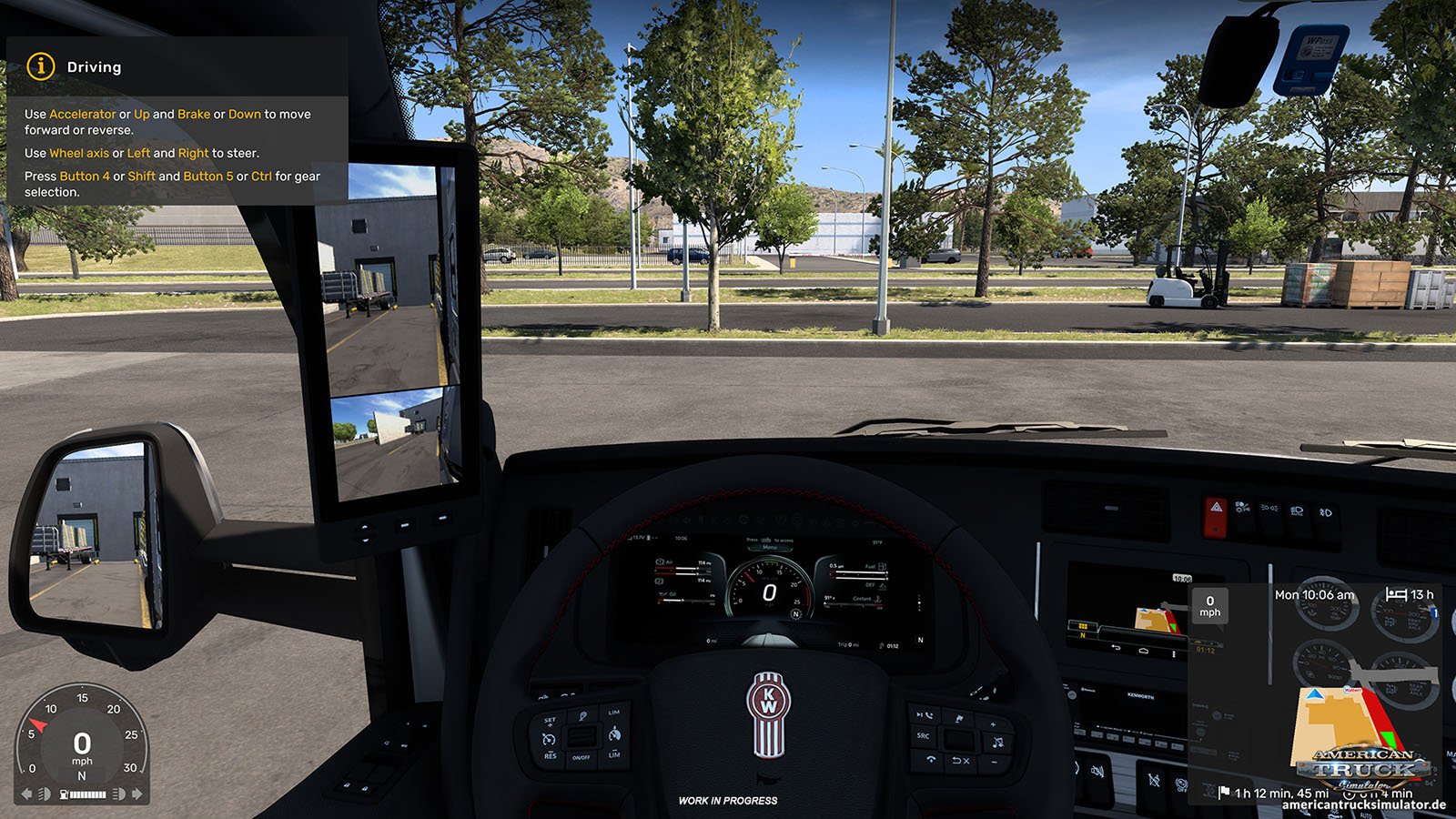
Task: Click the bed rest-time icon
Action: coord(1396,594)
